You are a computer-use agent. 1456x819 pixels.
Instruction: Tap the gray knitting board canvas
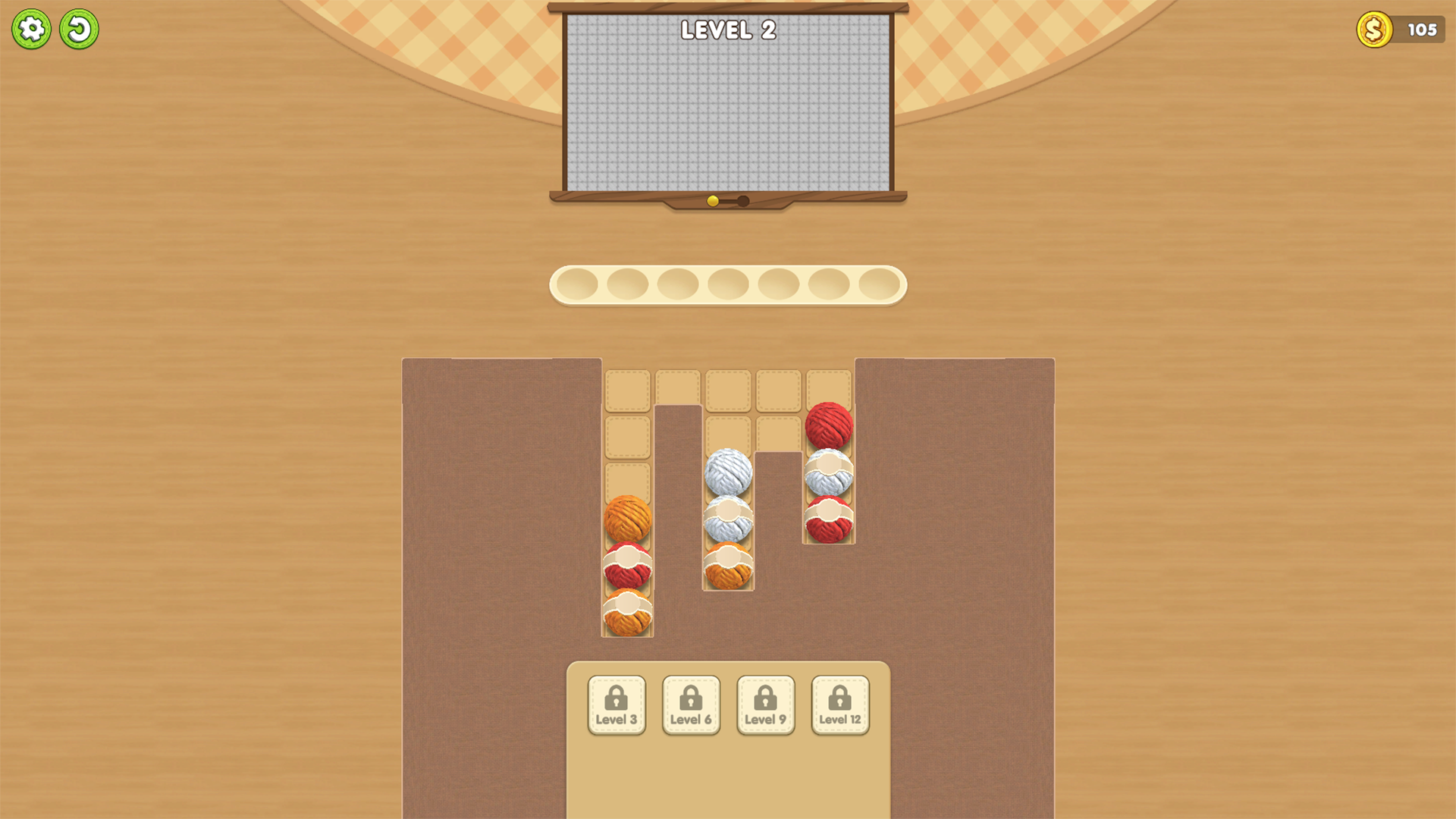726,106
